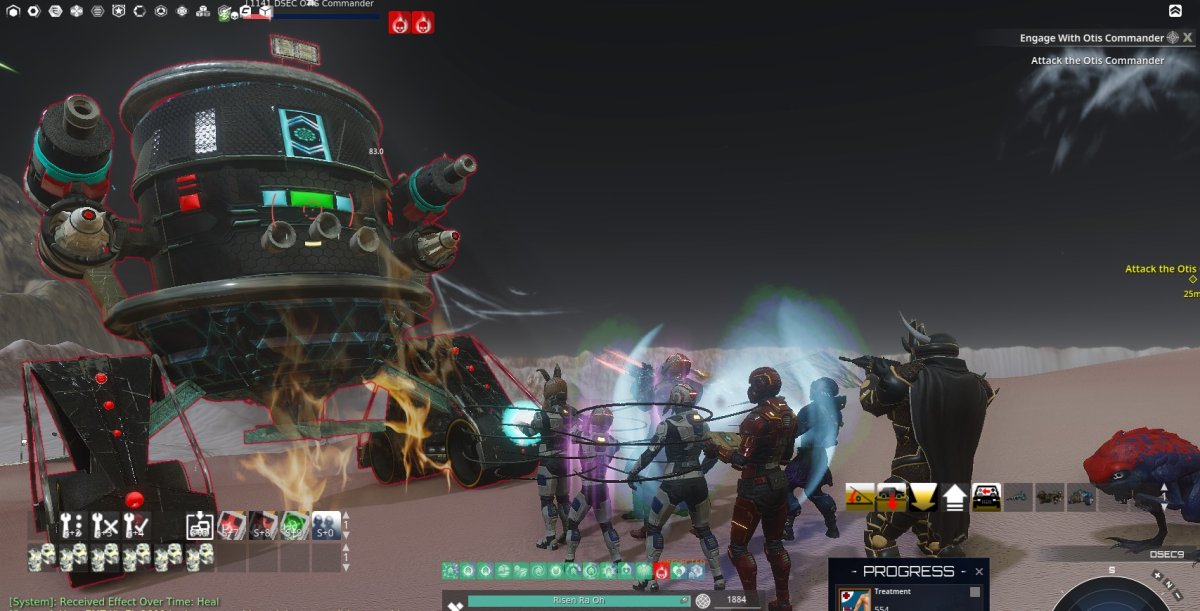Click the white up-arrow vehicle action
Viewport: 1200px width, 611px height.
click(954, 497)
